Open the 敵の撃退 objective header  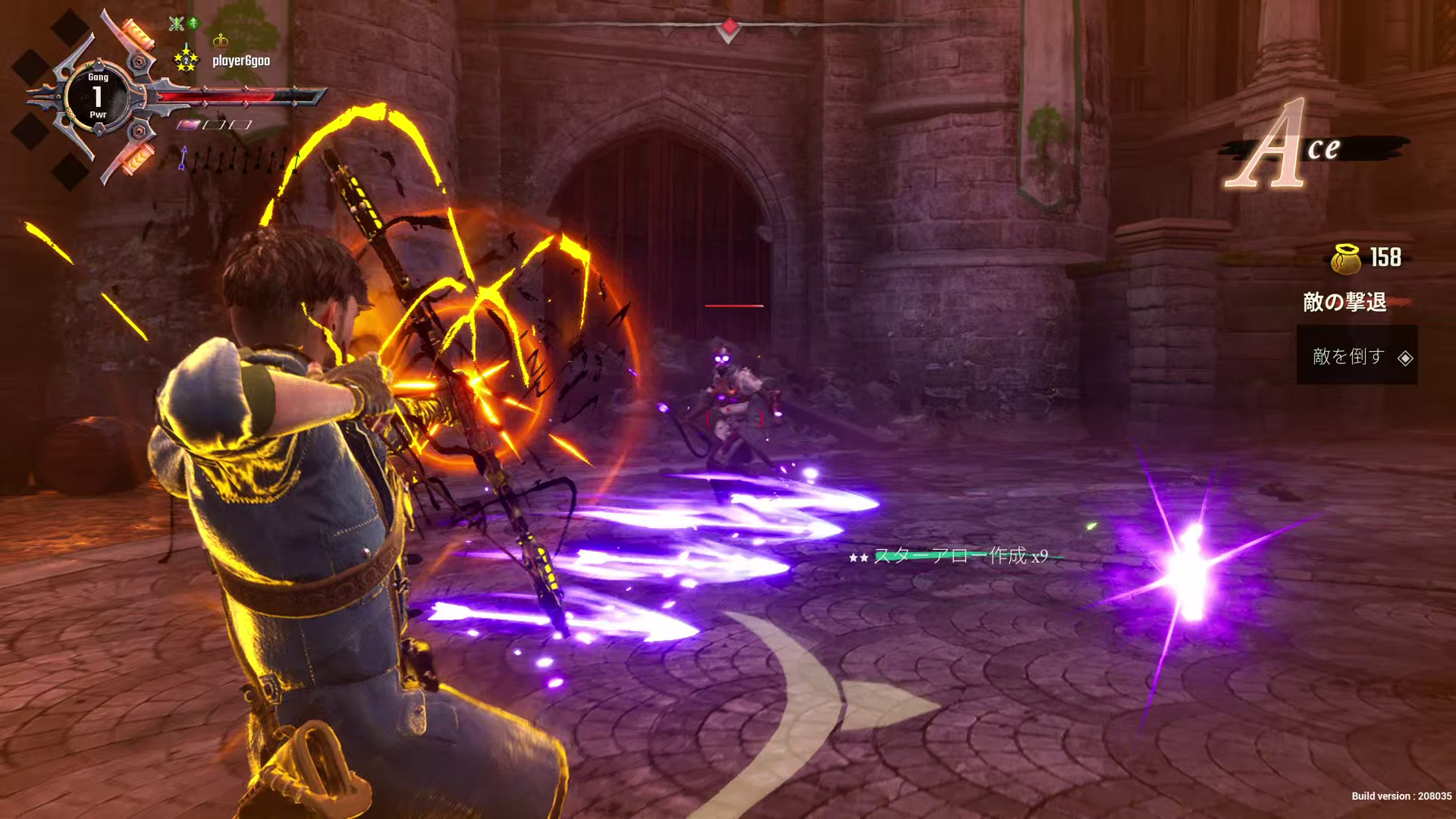1345,302
